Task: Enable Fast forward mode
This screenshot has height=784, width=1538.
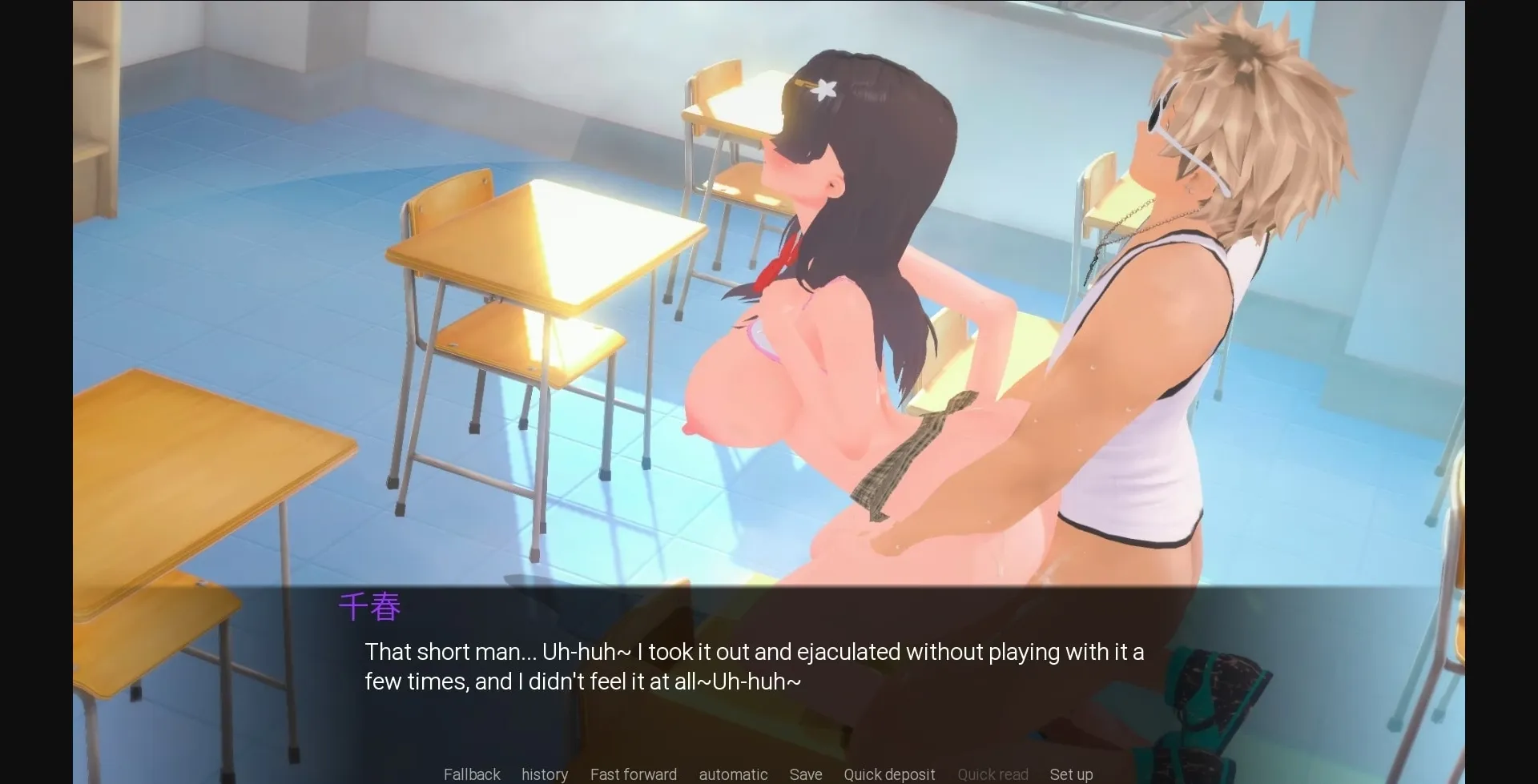Action: pos(633,774)
